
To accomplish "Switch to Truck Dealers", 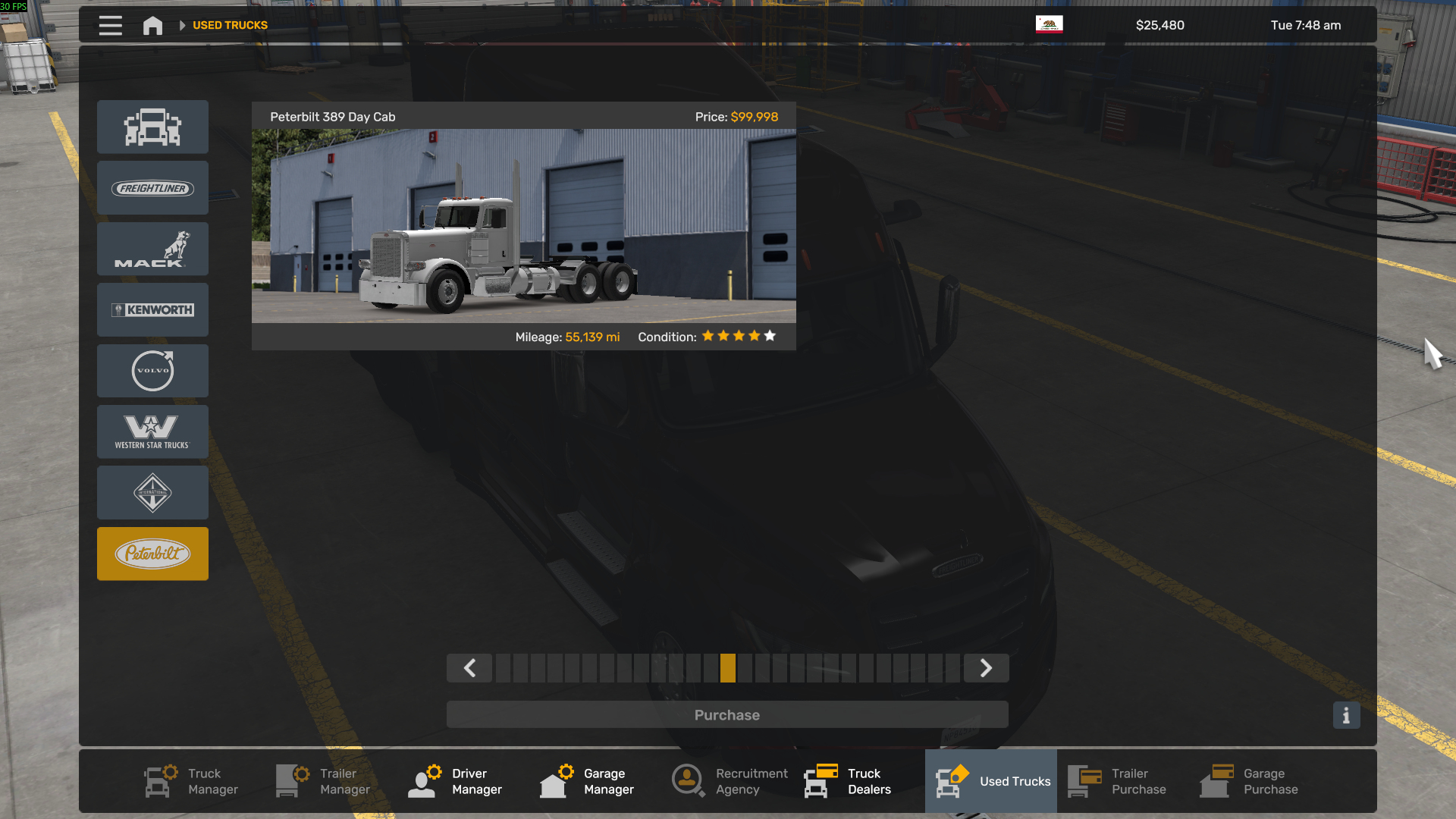I will [848, 781].
